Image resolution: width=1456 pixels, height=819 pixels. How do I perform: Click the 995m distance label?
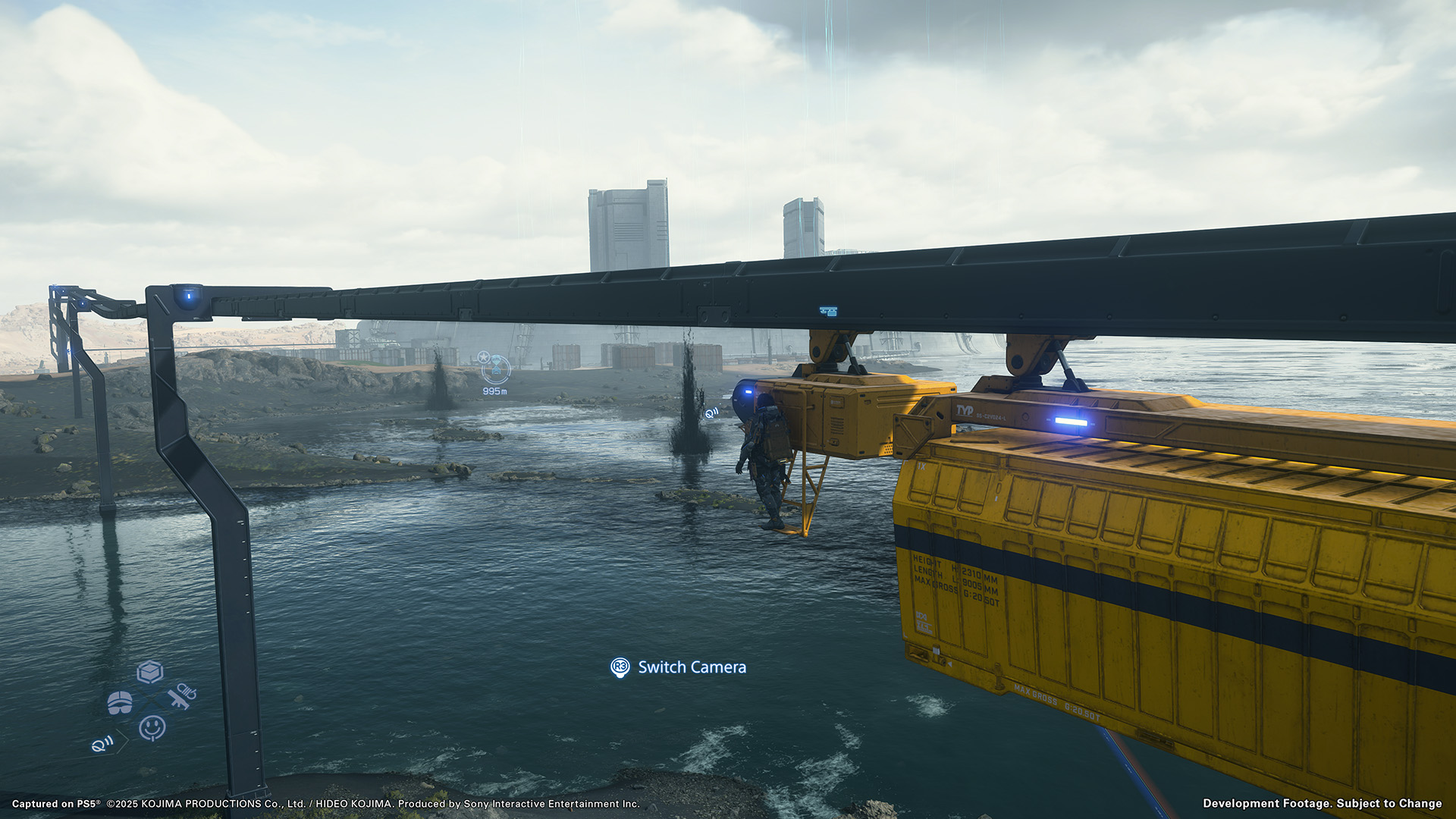[494, 391]
